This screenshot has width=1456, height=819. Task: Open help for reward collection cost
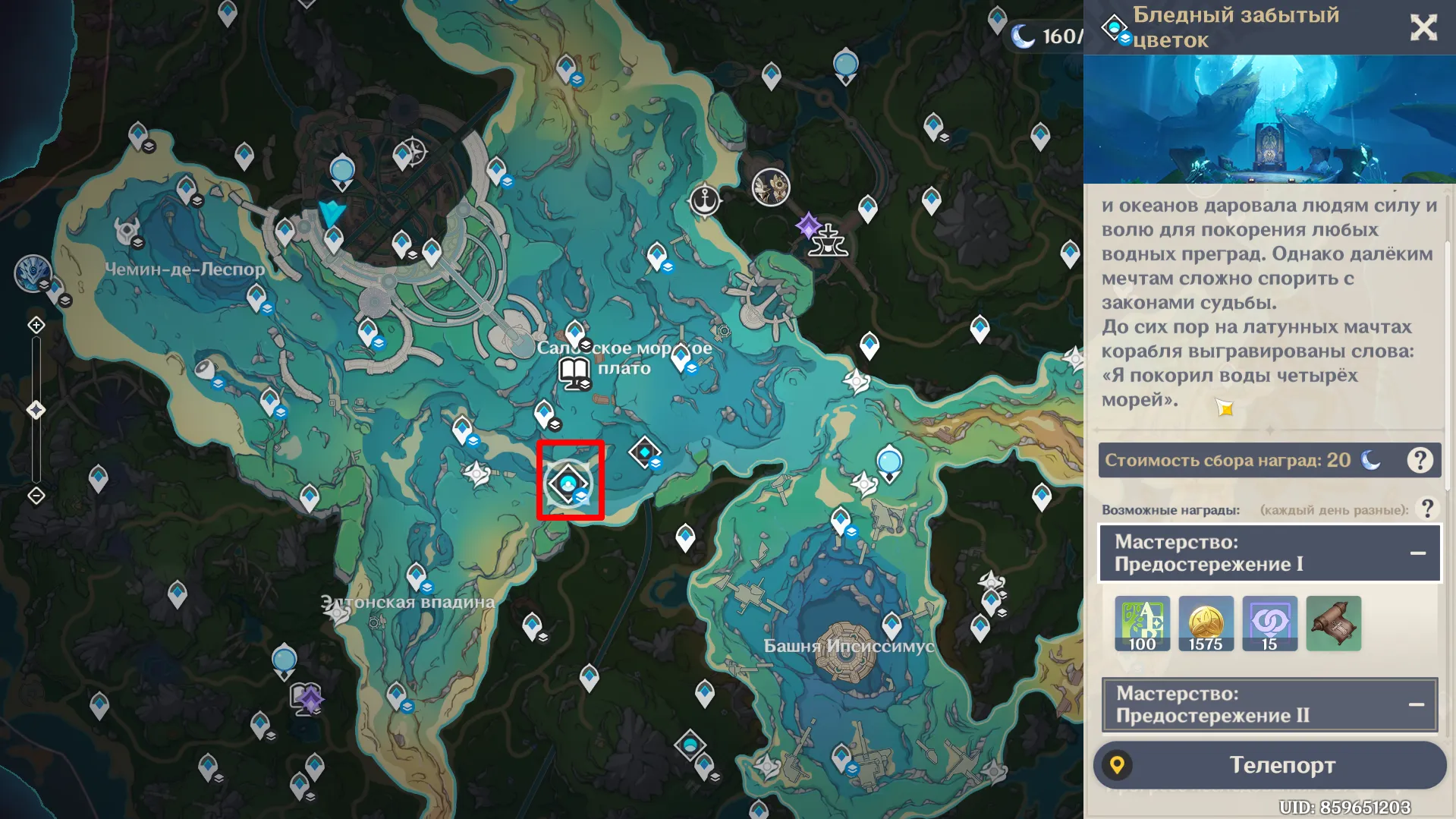pyautogui.click(x=1420, y=460)
